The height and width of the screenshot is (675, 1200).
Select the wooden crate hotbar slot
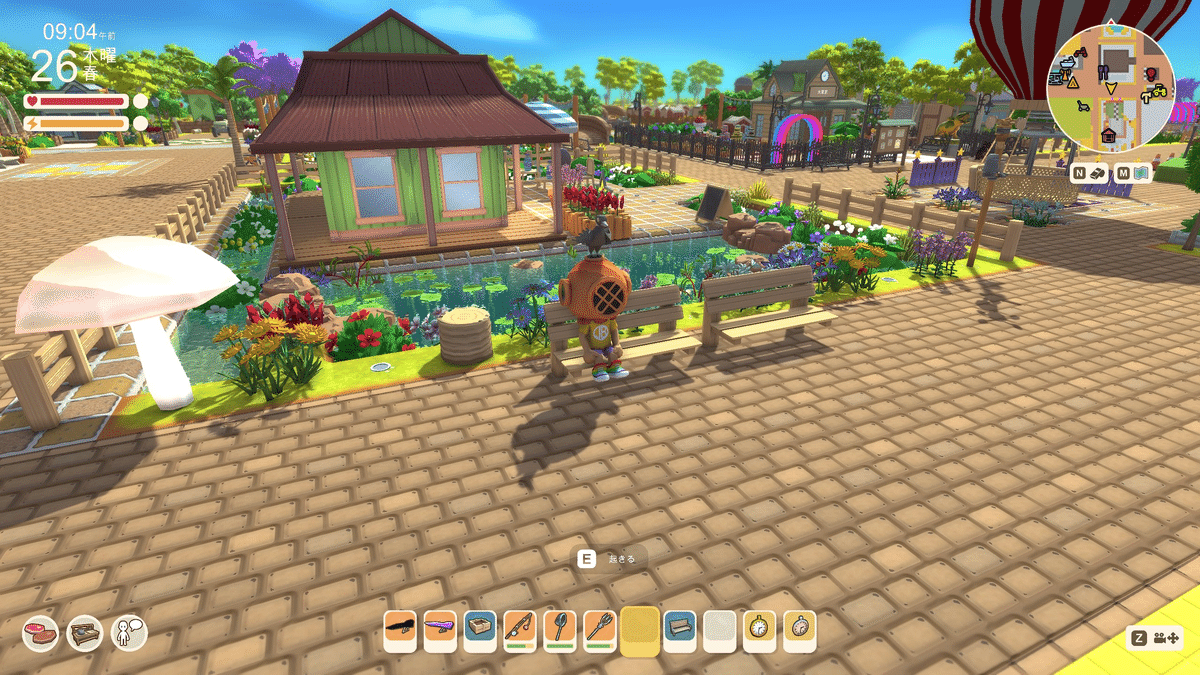(x=480, y=630)
